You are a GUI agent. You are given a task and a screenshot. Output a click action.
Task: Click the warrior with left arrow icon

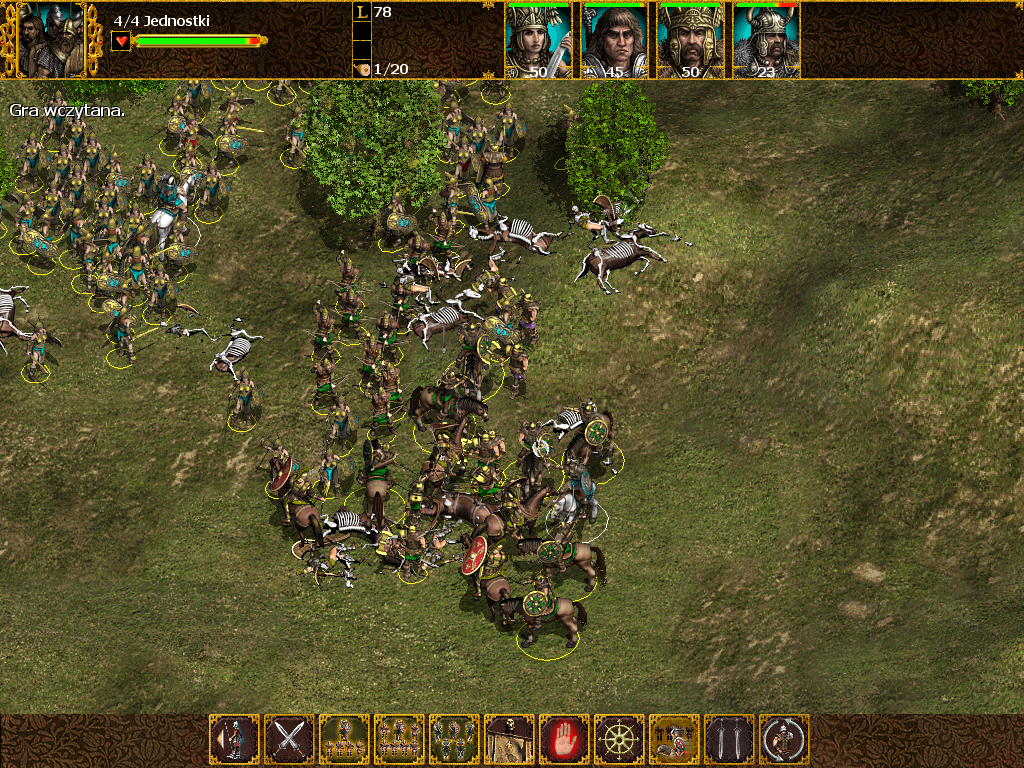point(235,740)
